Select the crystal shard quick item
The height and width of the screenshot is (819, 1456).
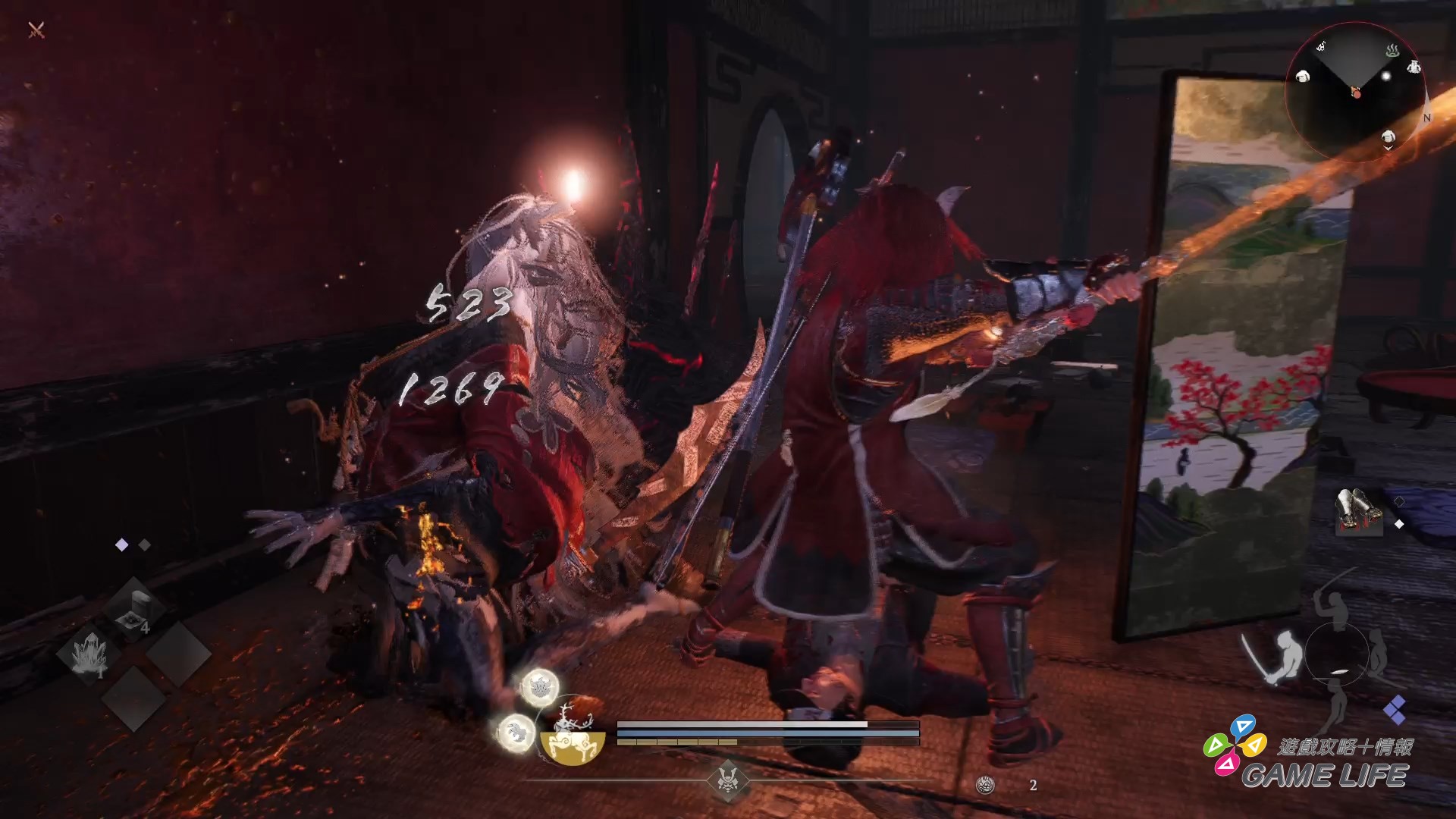click(x=90, y=652)
